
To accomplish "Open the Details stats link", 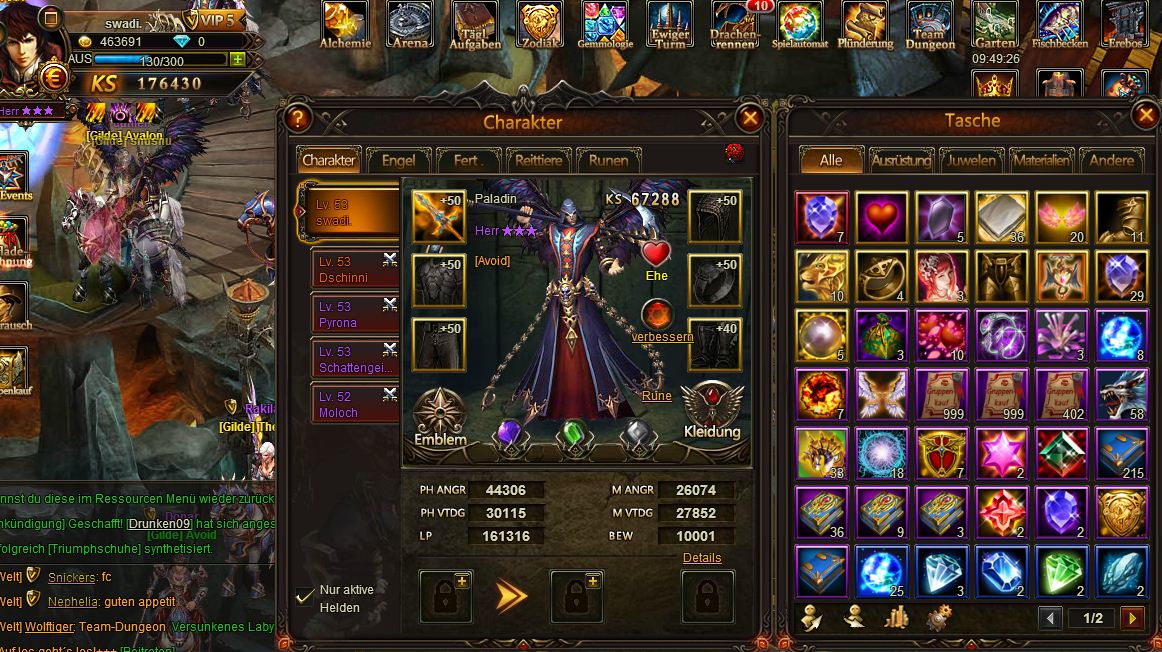I will coord(702,558).
